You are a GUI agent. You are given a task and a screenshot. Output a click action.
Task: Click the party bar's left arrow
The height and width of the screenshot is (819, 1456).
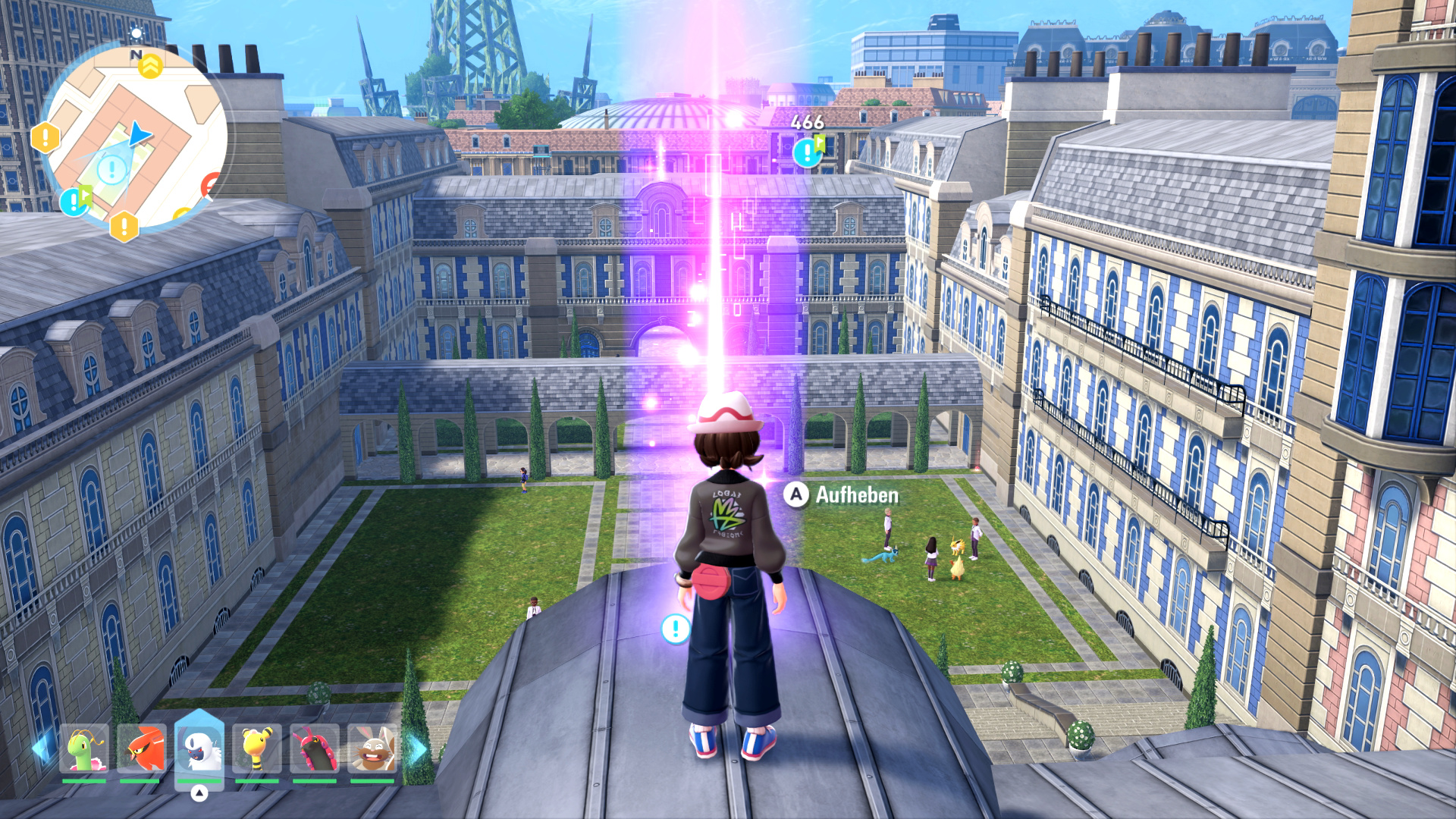tap(41, 749)
